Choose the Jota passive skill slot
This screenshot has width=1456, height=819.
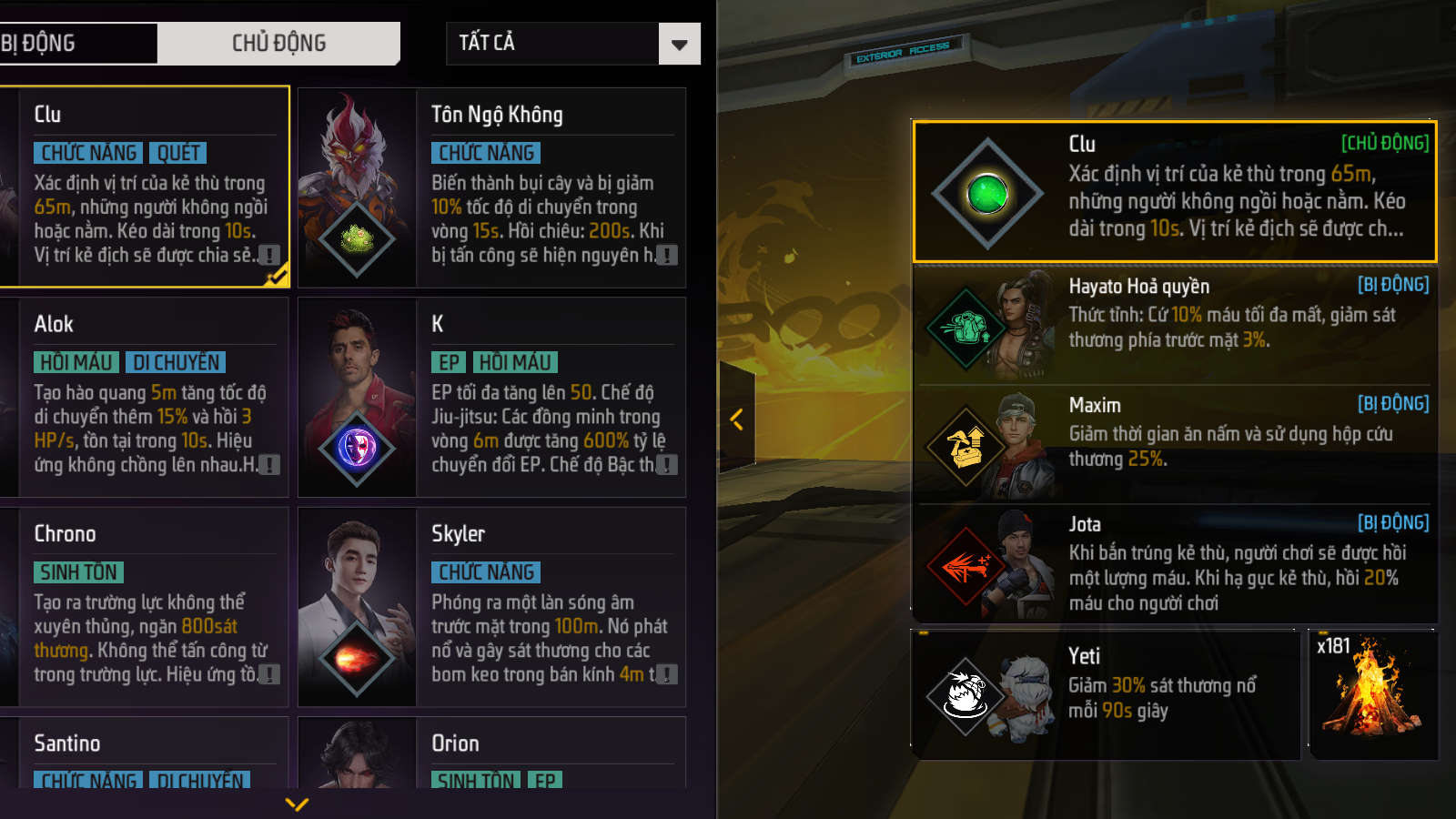pos(1174,562)
